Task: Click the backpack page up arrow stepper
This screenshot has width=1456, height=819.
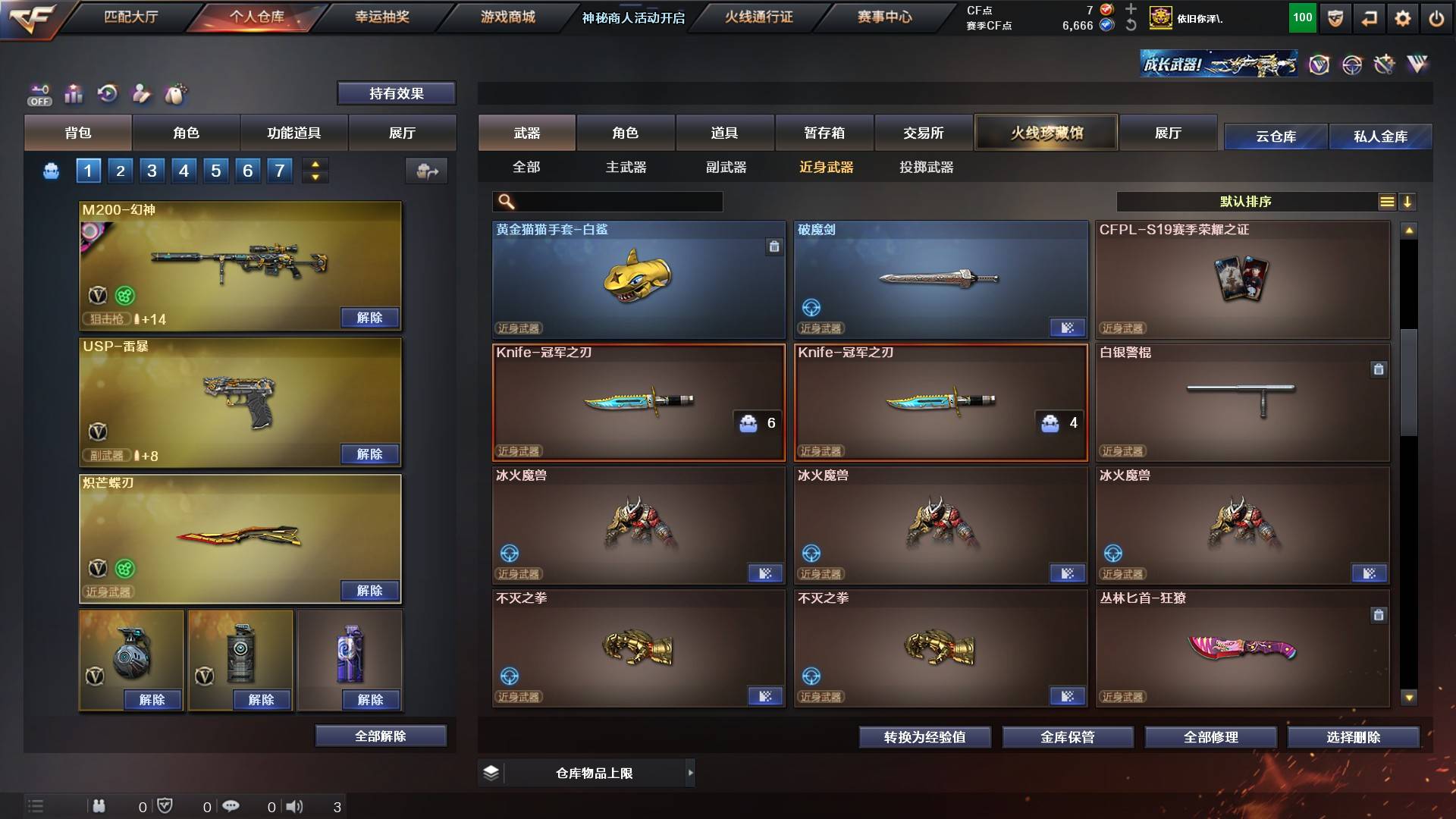Action: click(315, 165)
